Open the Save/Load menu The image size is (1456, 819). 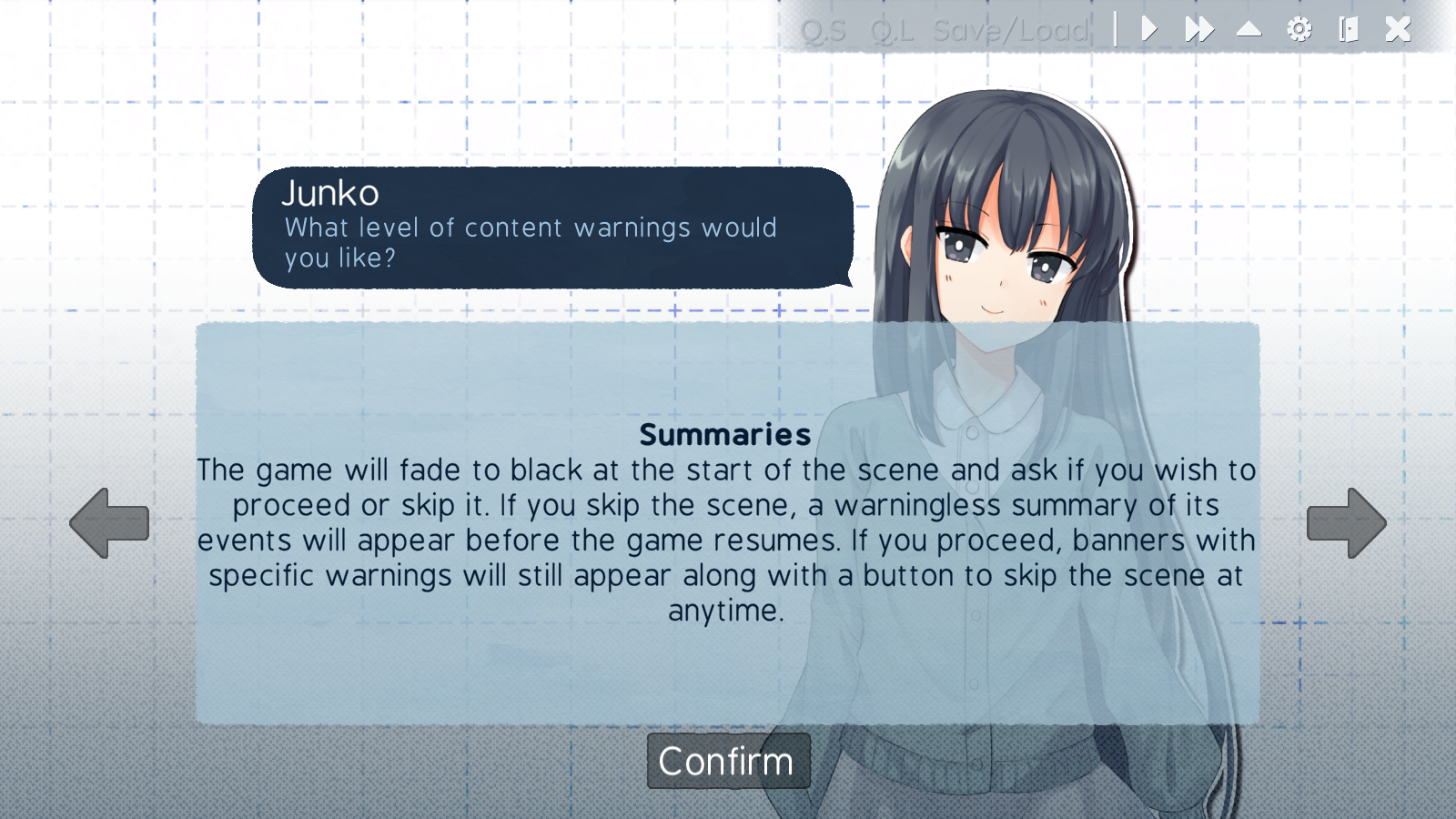coord(1008,29)
